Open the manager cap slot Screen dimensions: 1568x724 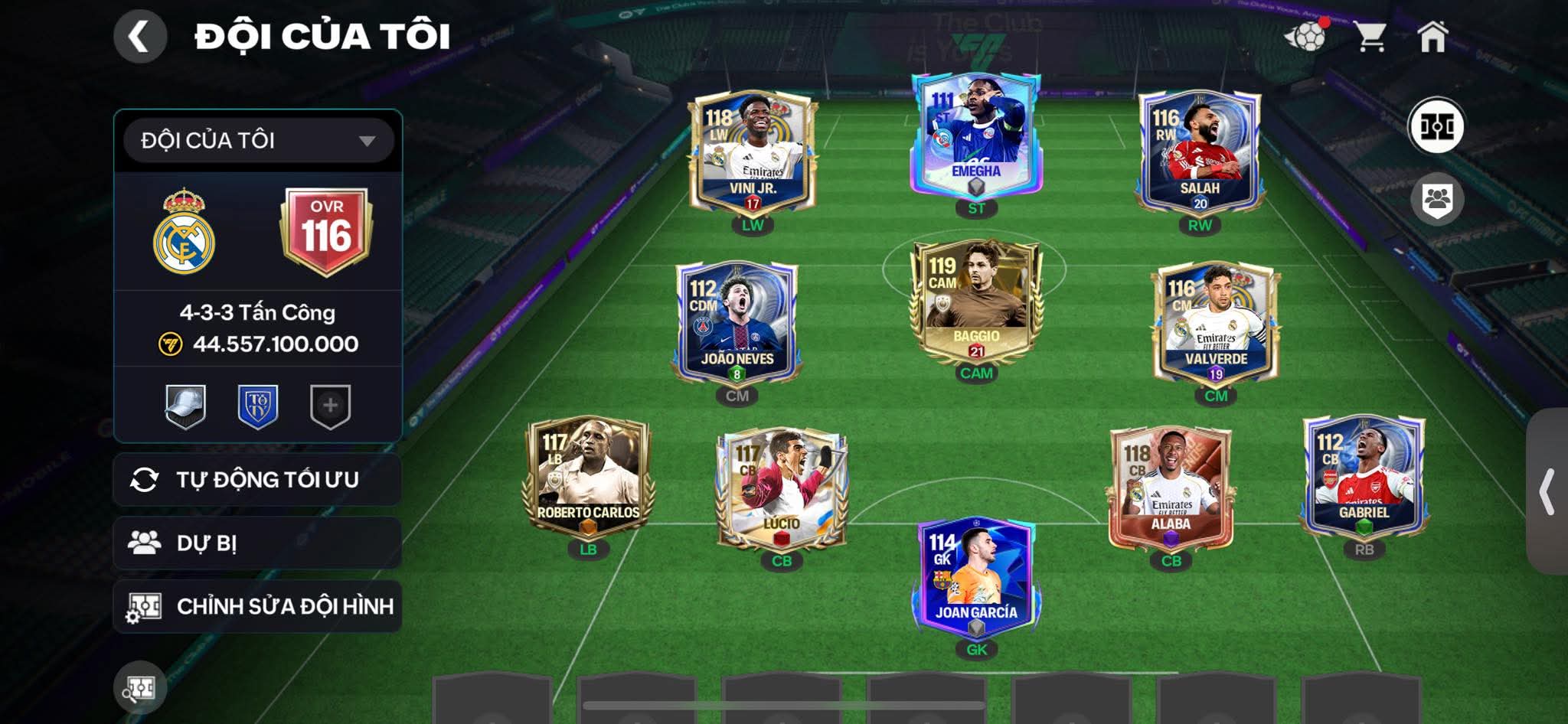click(x=185, y=406)
